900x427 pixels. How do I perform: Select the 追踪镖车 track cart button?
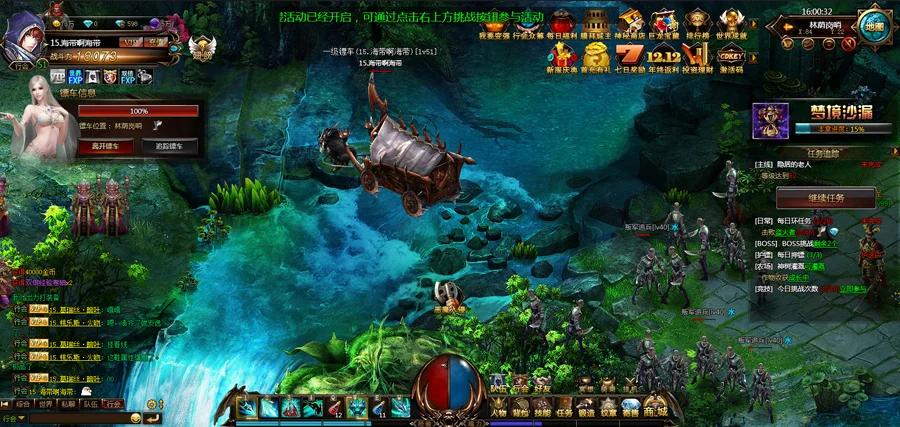162,146
